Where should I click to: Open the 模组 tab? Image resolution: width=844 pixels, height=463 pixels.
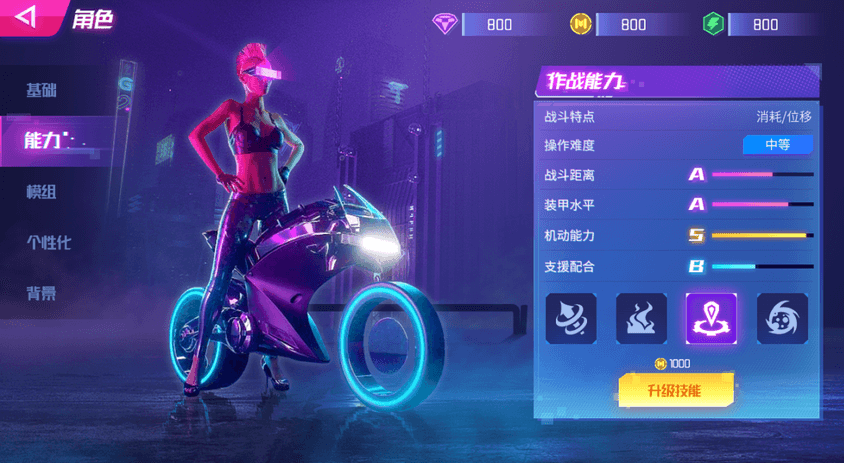tap(42, 192)
